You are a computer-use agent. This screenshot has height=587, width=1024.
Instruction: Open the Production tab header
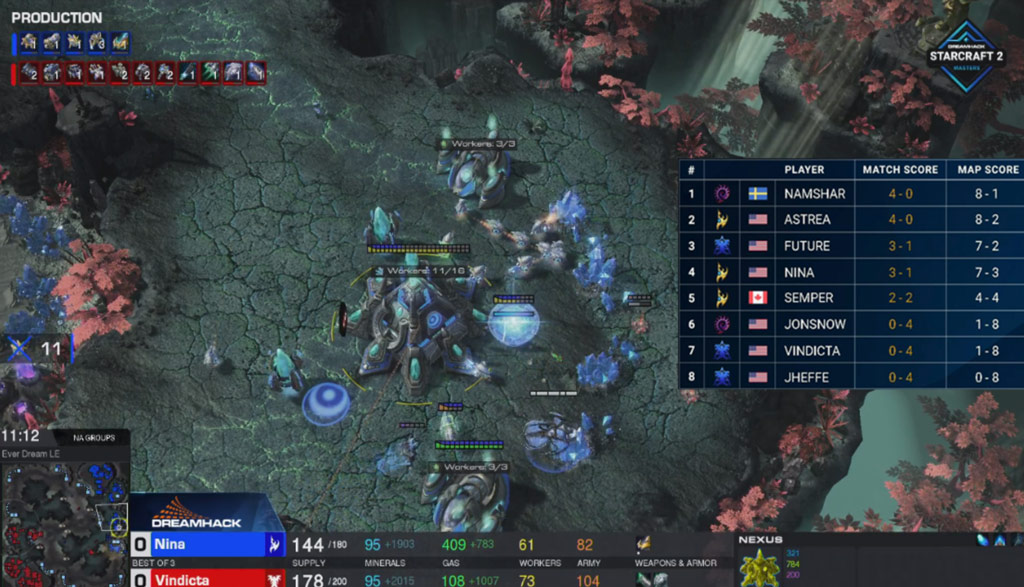[57, 18]
